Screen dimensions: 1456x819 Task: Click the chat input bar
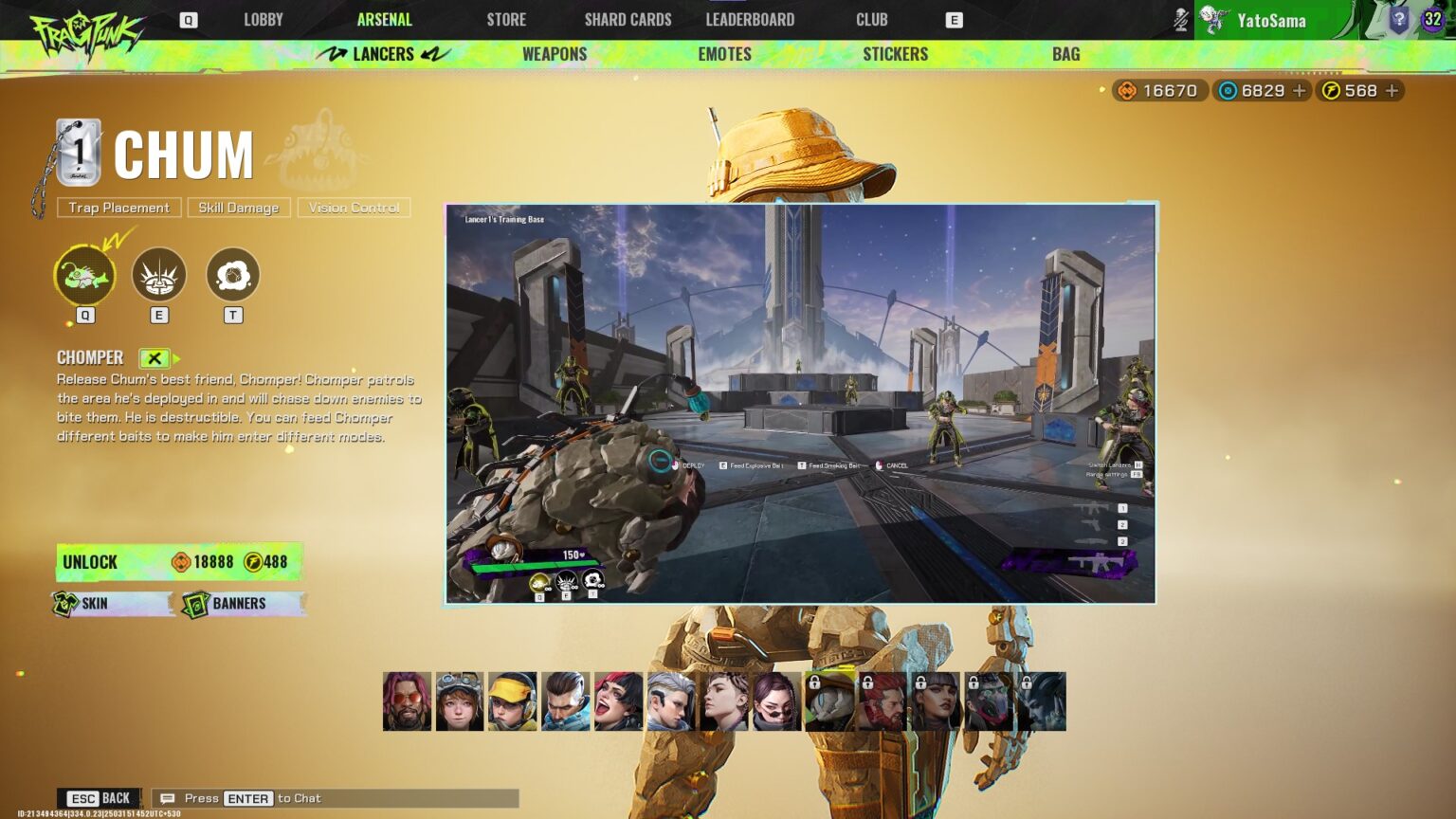click(336, 798)
